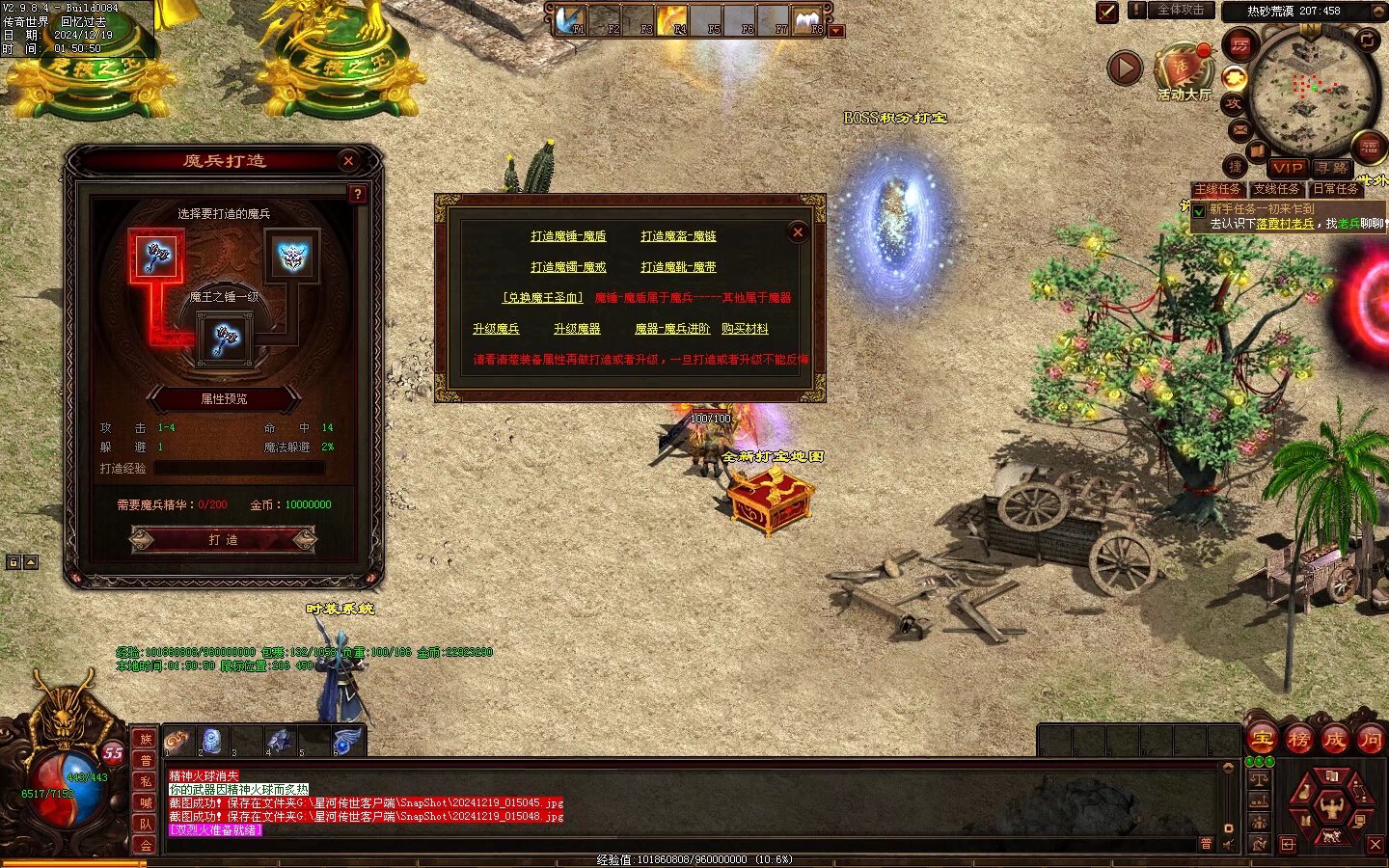Close the 魔兵打造 forging window
The width and height of the screenshot is (1389, 868).
point(348,161)
